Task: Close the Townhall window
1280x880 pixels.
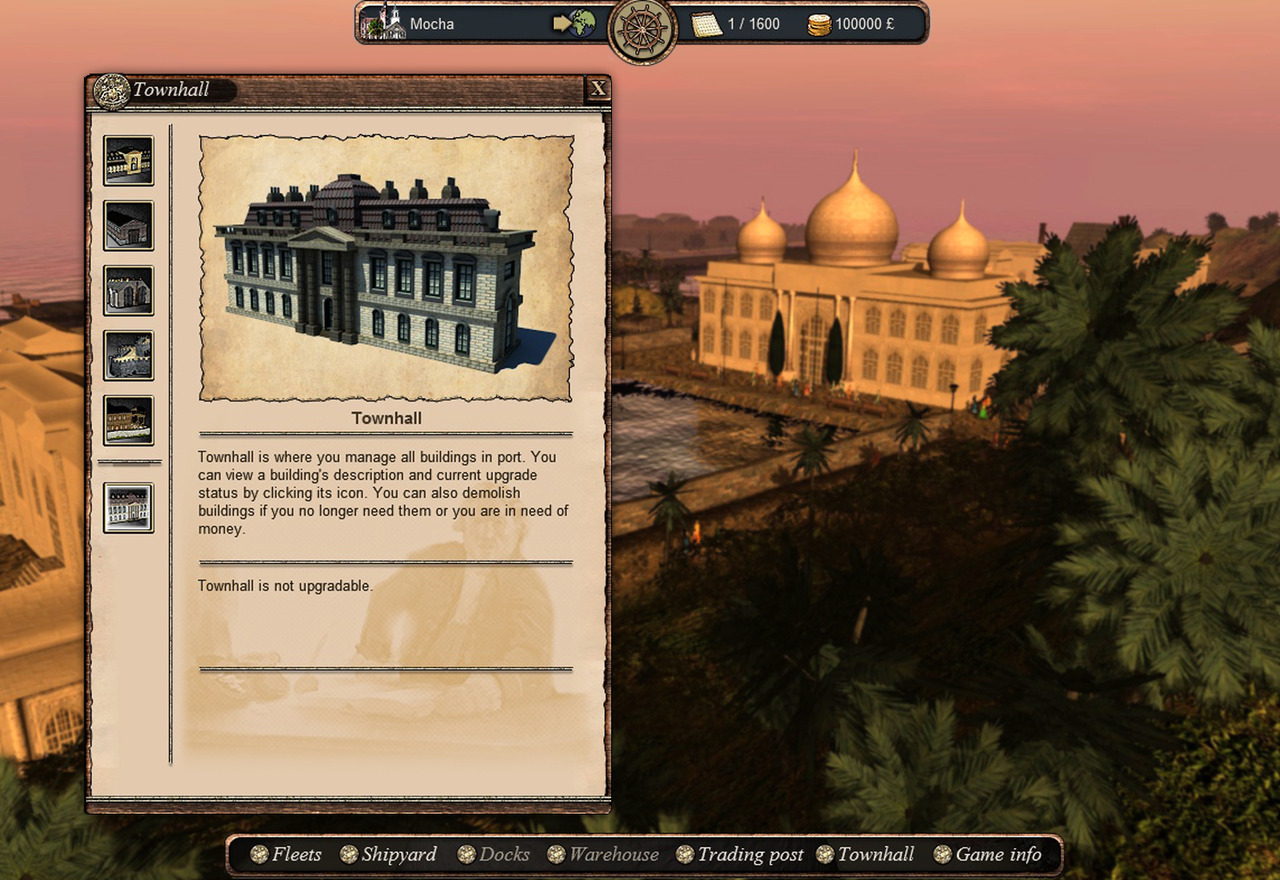Action: 598,89
